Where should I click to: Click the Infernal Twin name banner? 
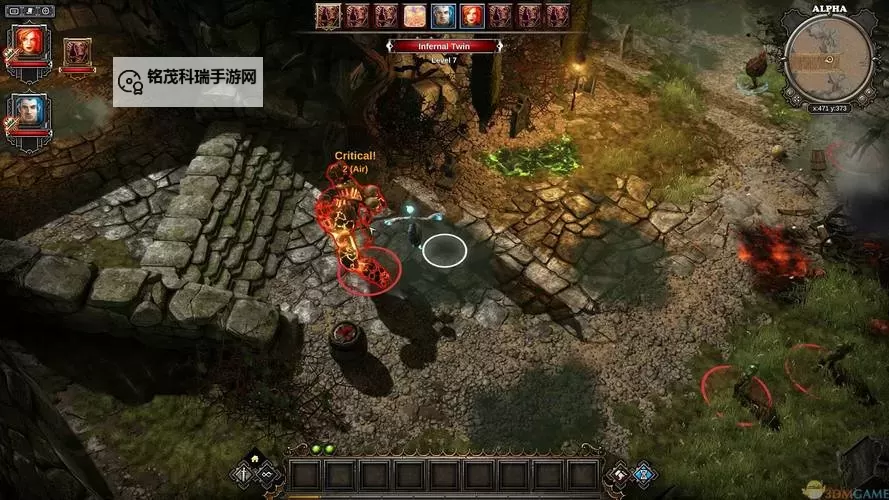coord(443,45)
